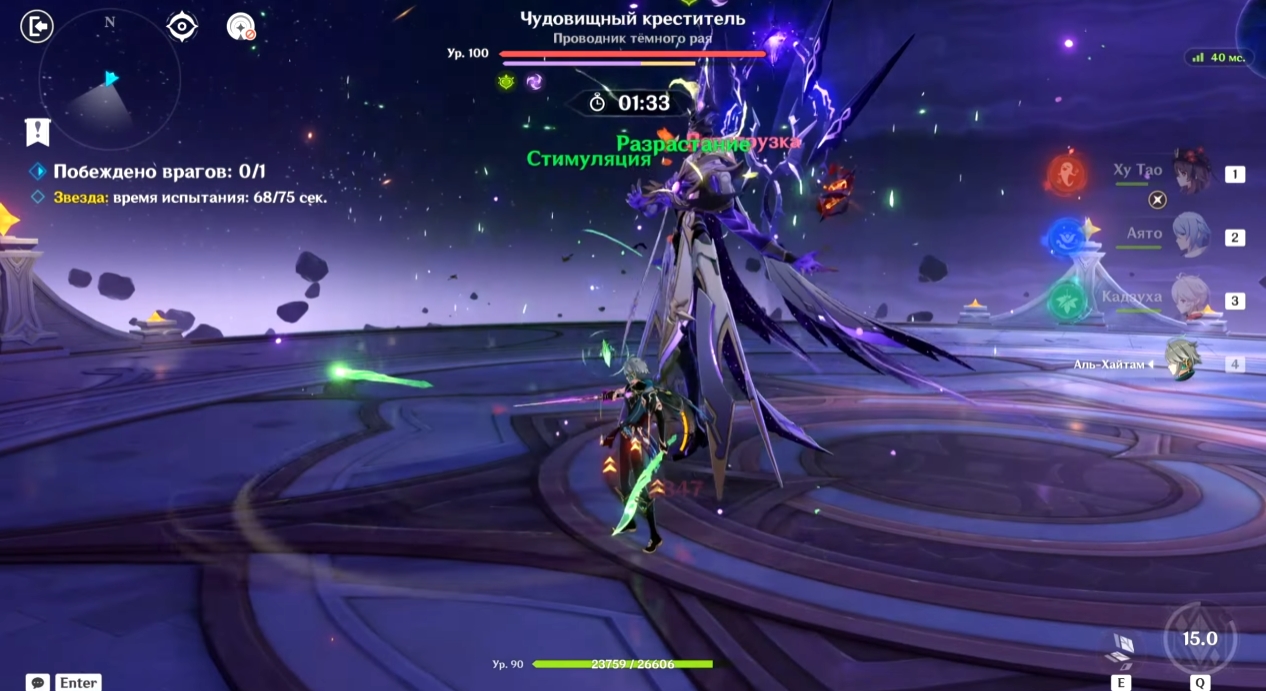Switch to party member Ху Тао

[1190, 172]
